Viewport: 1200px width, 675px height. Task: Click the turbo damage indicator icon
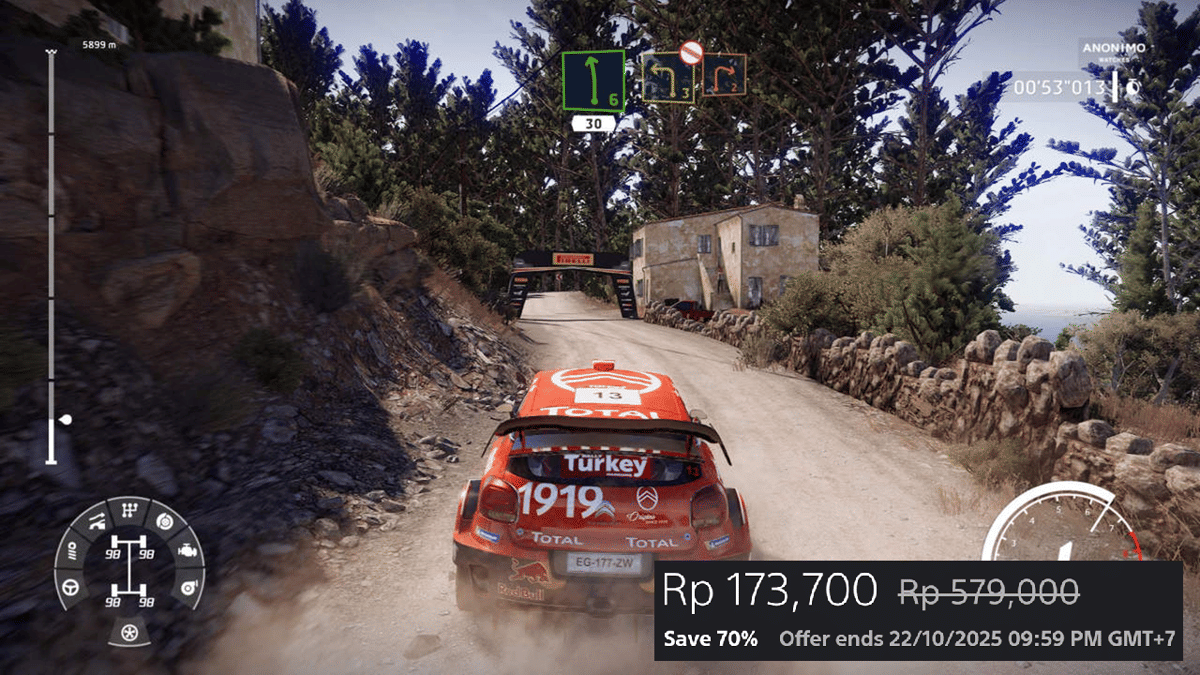click(x=187, y=587)
